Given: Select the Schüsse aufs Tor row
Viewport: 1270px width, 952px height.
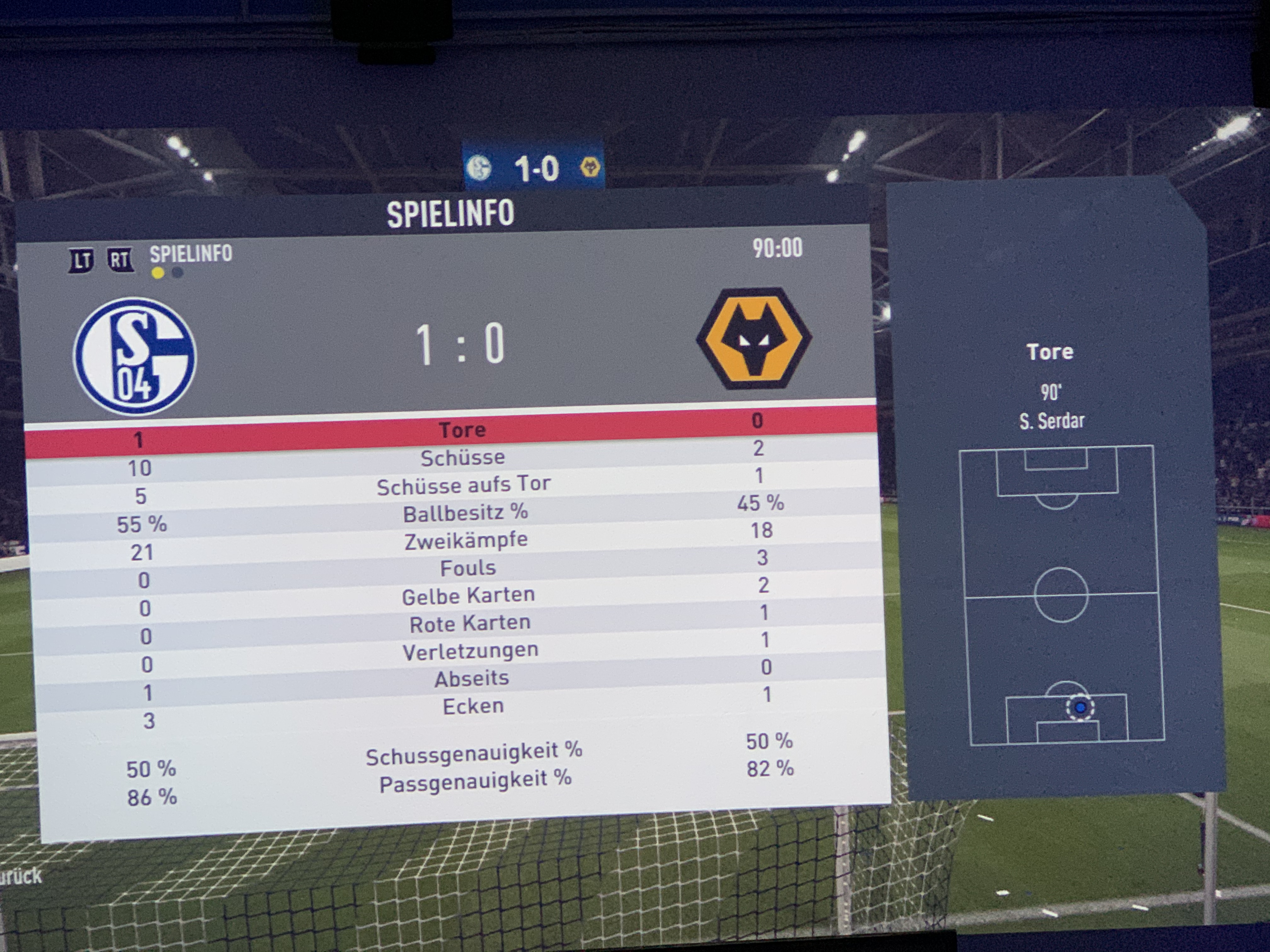Looking at the screenshot, I should 464,485.
